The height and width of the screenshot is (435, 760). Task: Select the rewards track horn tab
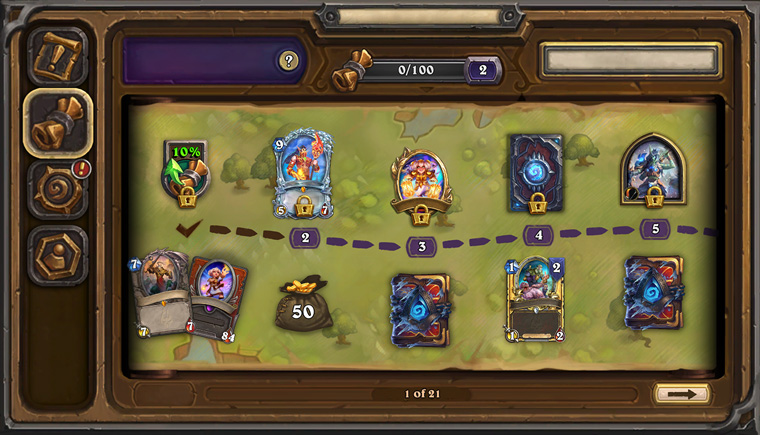pos(58,122)
